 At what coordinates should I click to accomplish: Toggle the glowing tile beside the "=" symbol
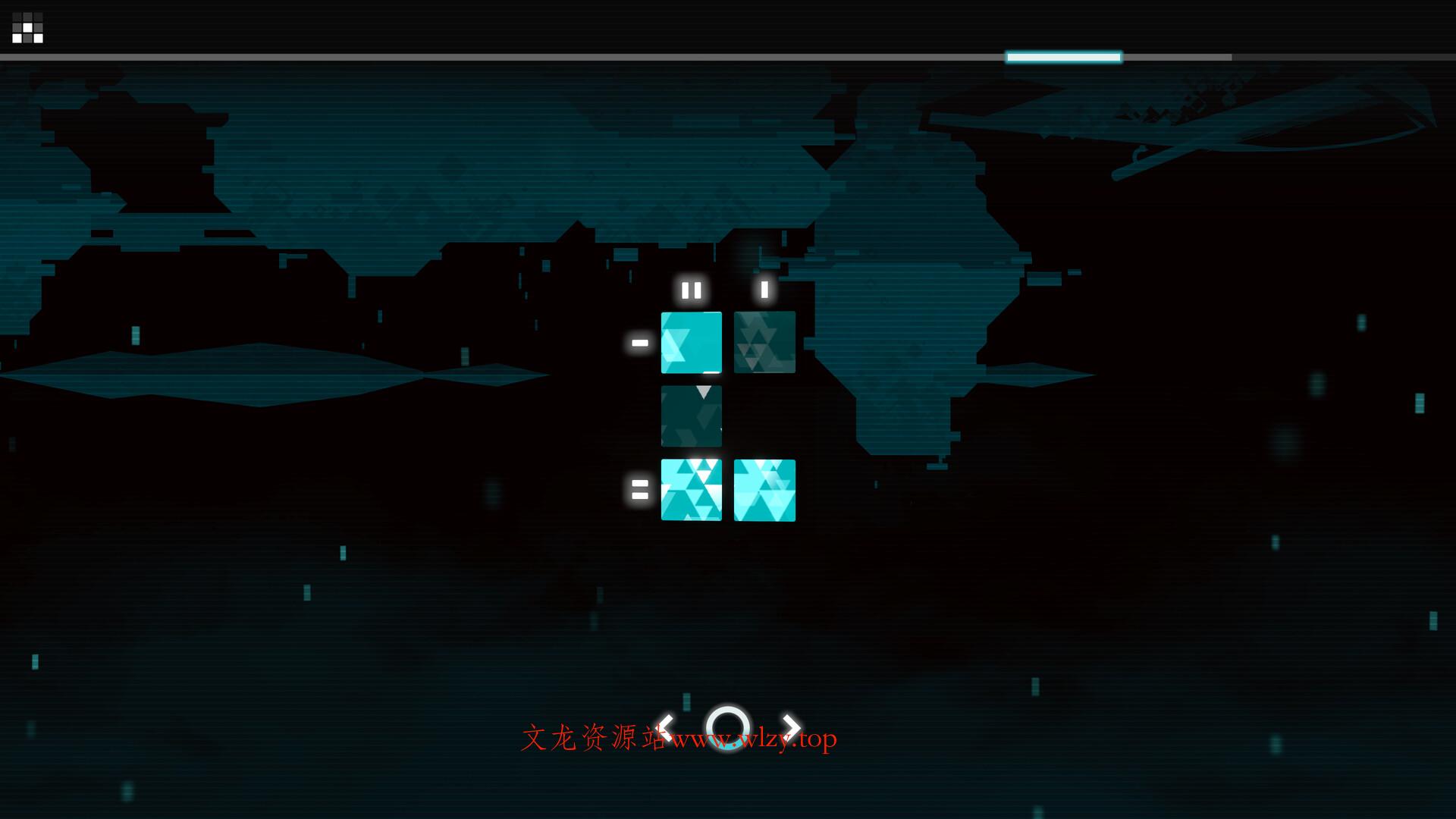[x=692, y=491]
